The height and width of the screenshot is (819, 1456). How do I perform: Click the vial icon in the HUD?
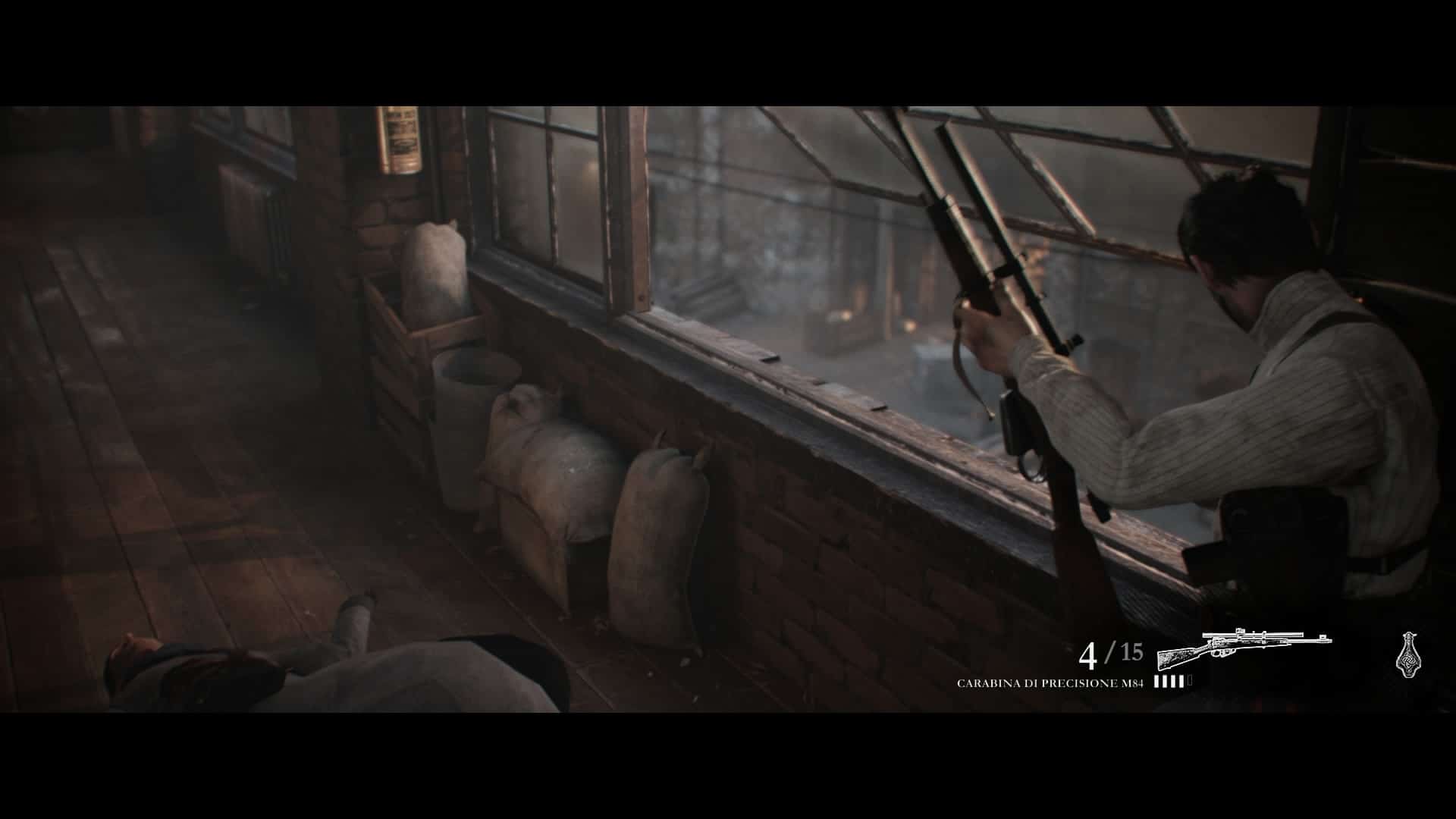point(1404,651)
